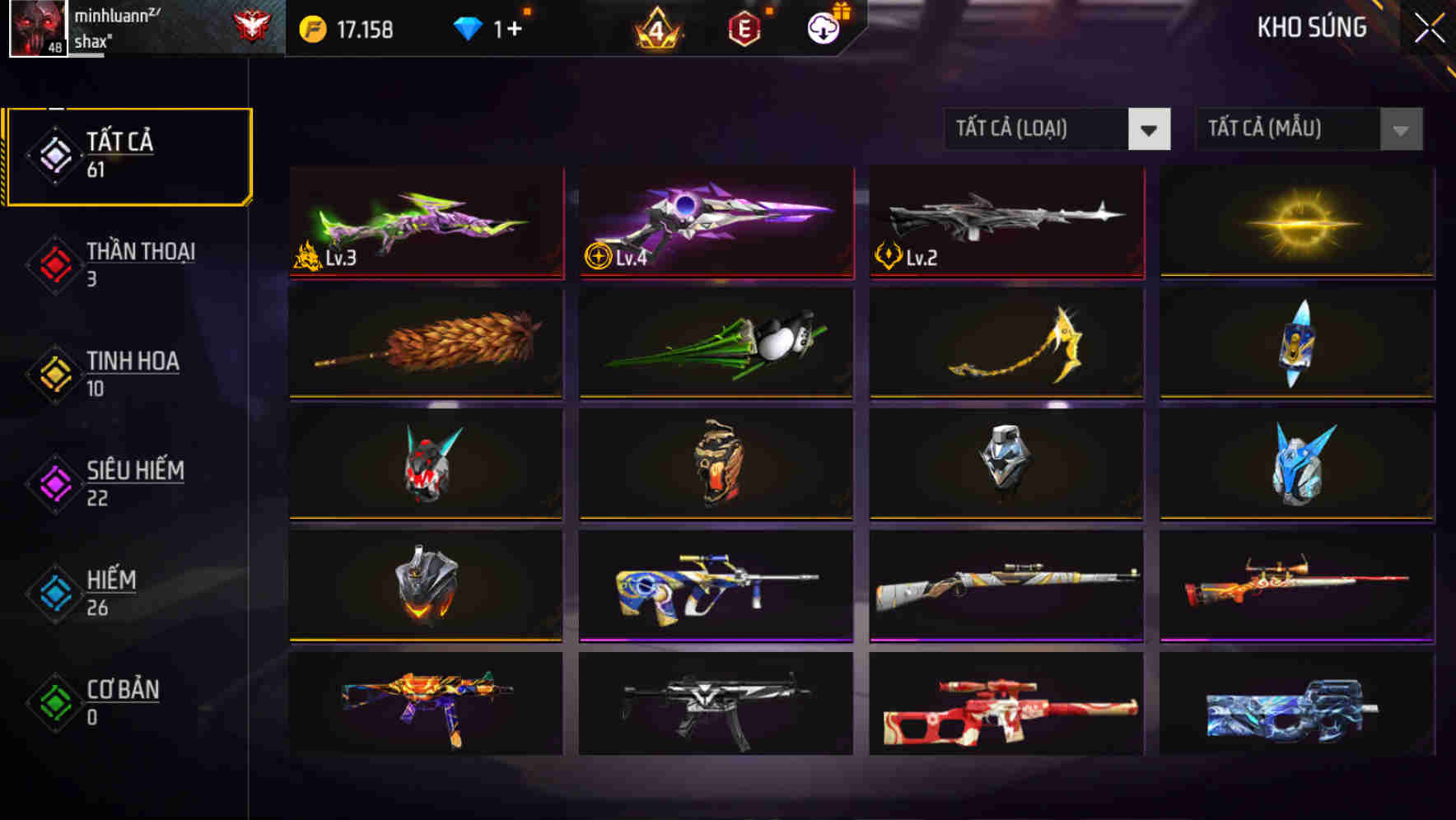Screen dimensions: 1456x820
Task: Open the level 4 crown badge
Action: [657, 29]
